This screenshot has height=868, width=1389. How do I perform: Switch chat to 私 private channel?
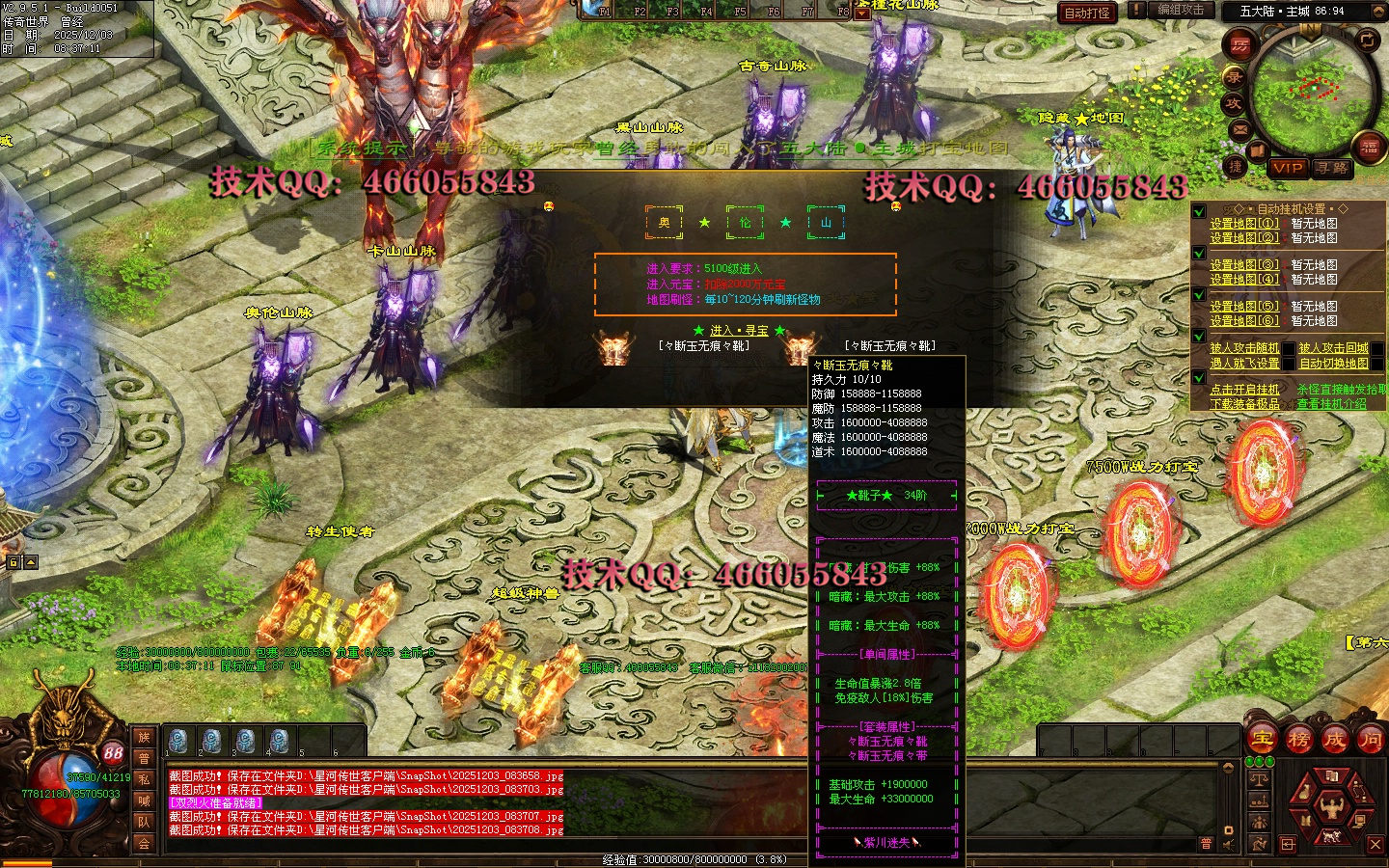click(144, 779)
